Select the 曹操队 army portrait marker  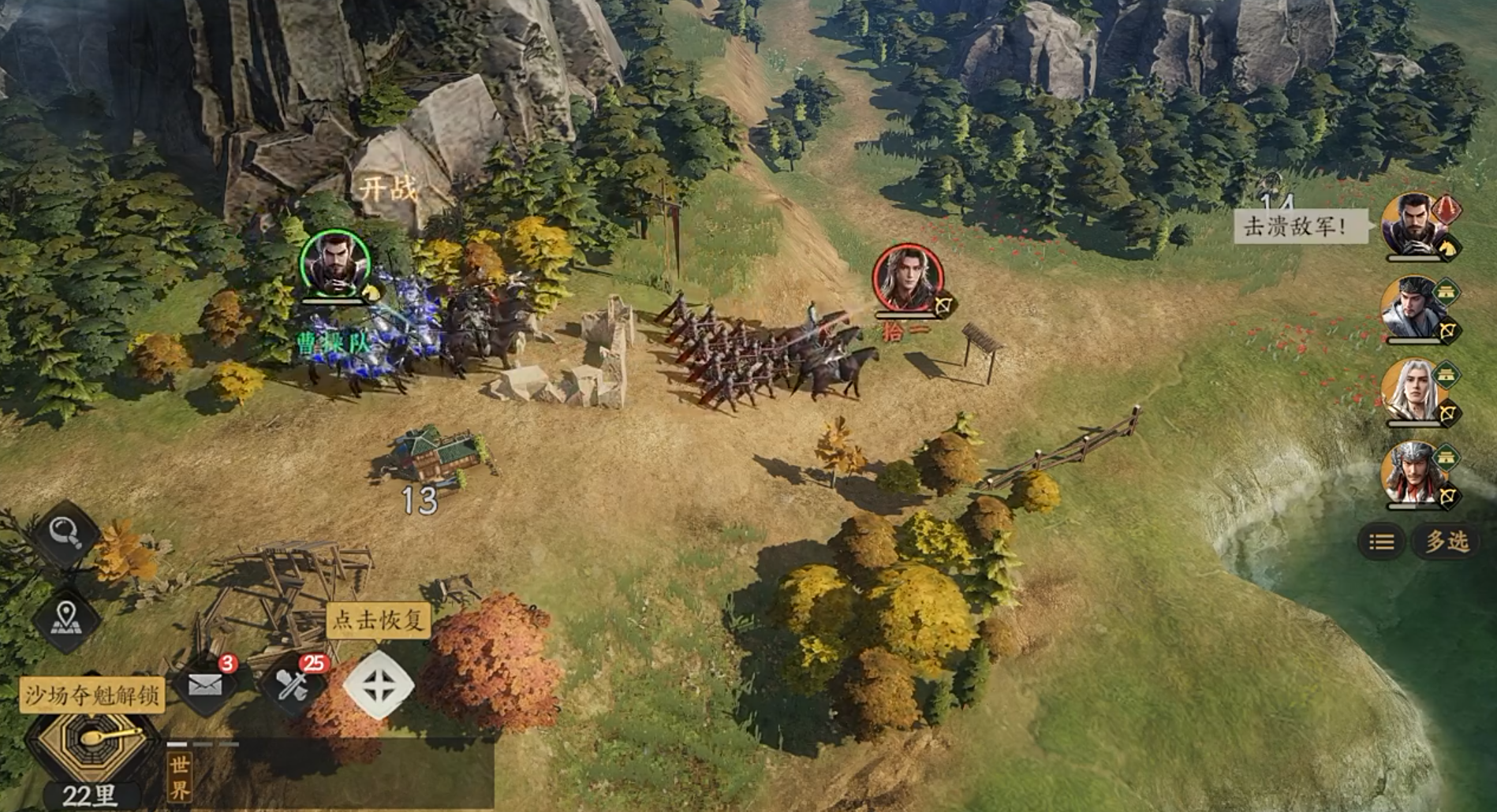coord(335,265)
